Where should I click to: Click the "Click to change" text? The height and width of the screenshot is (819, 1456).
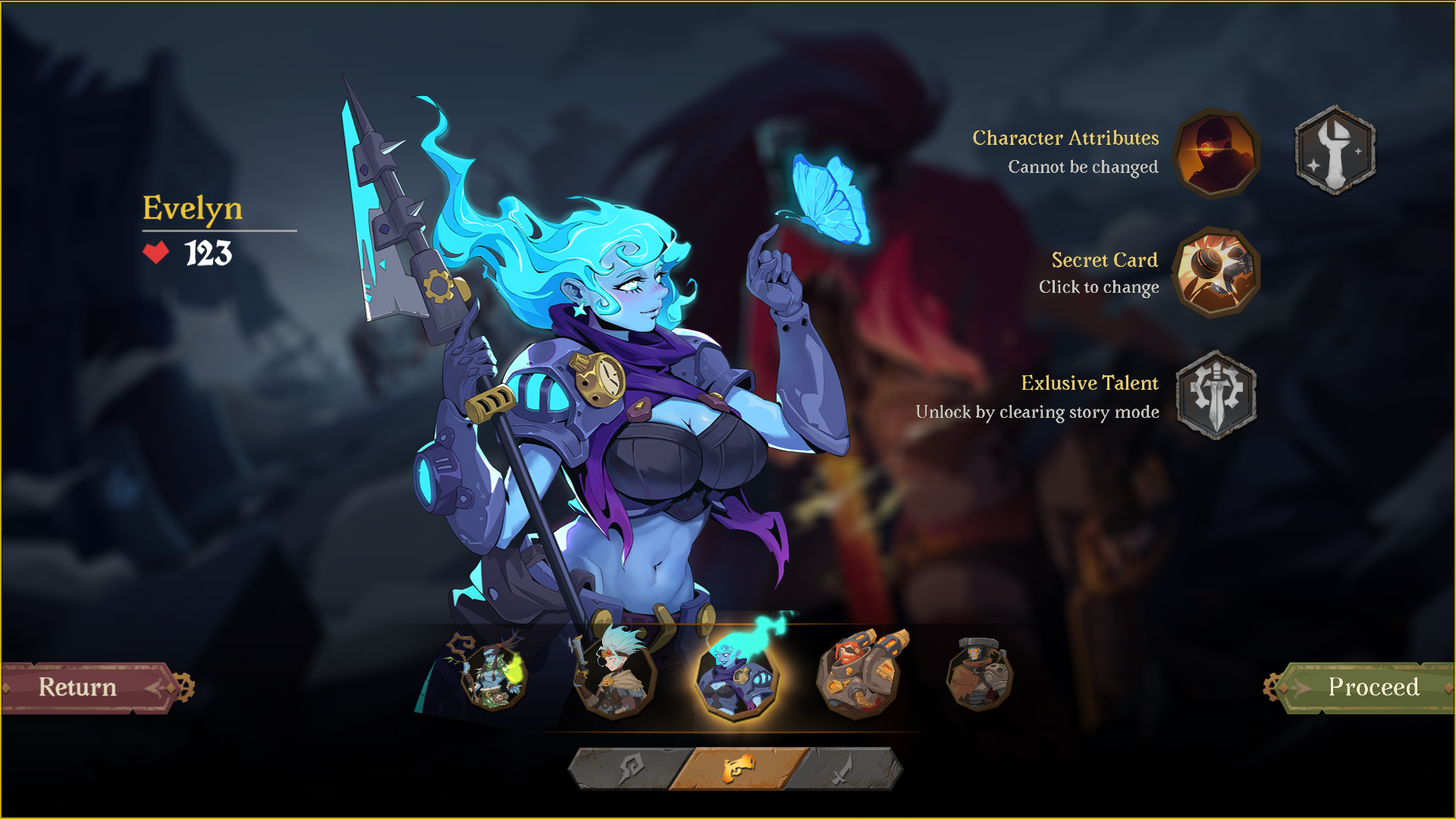coord(1099,287)
